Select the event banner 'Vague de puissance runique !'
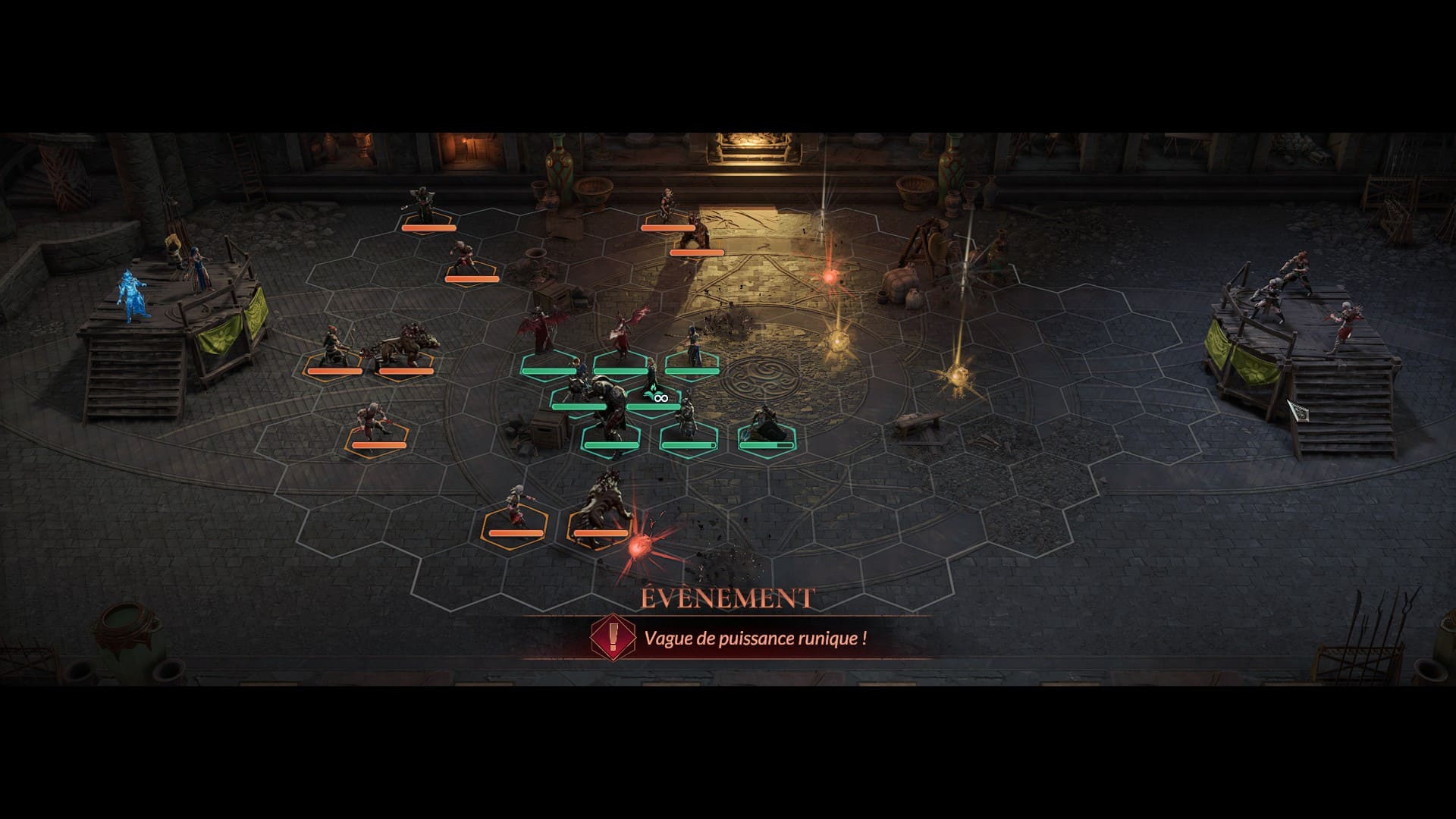1456x819 pixels. click(755, 638)
